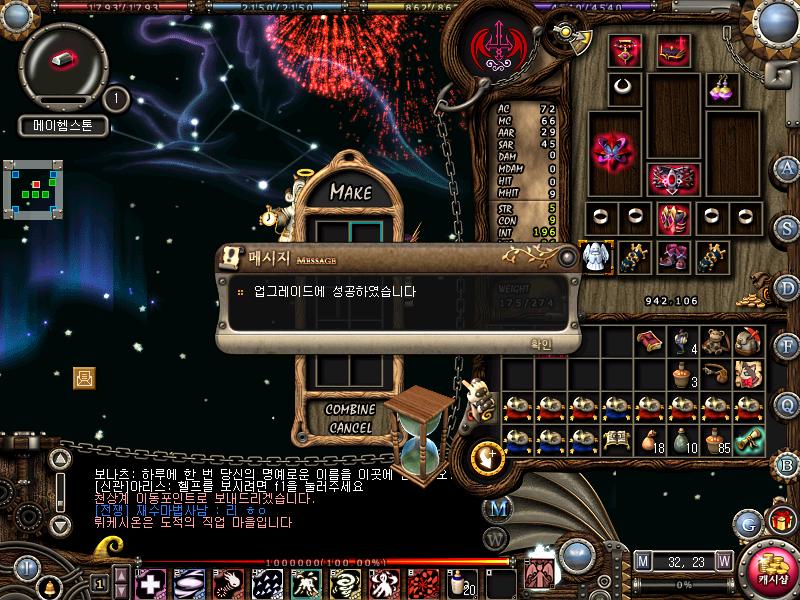Cancel the Make crafting window
This screenshot has height=600, width=800.
click(x=350, y=427)
